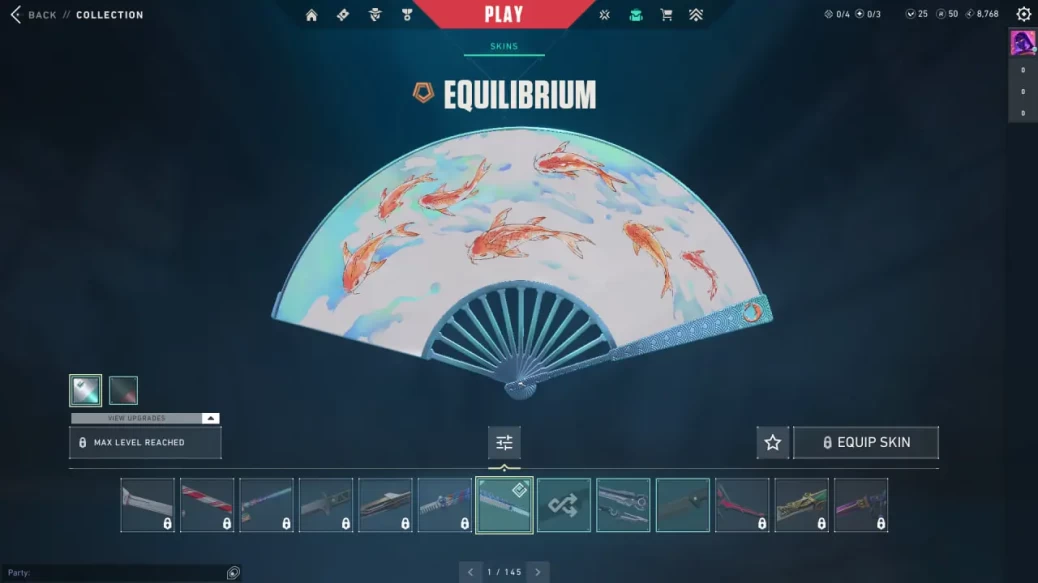This screenshot has width=1038, height=583.
Task: Choose the pink melee skin thumbnail
Action: point(742,505)
